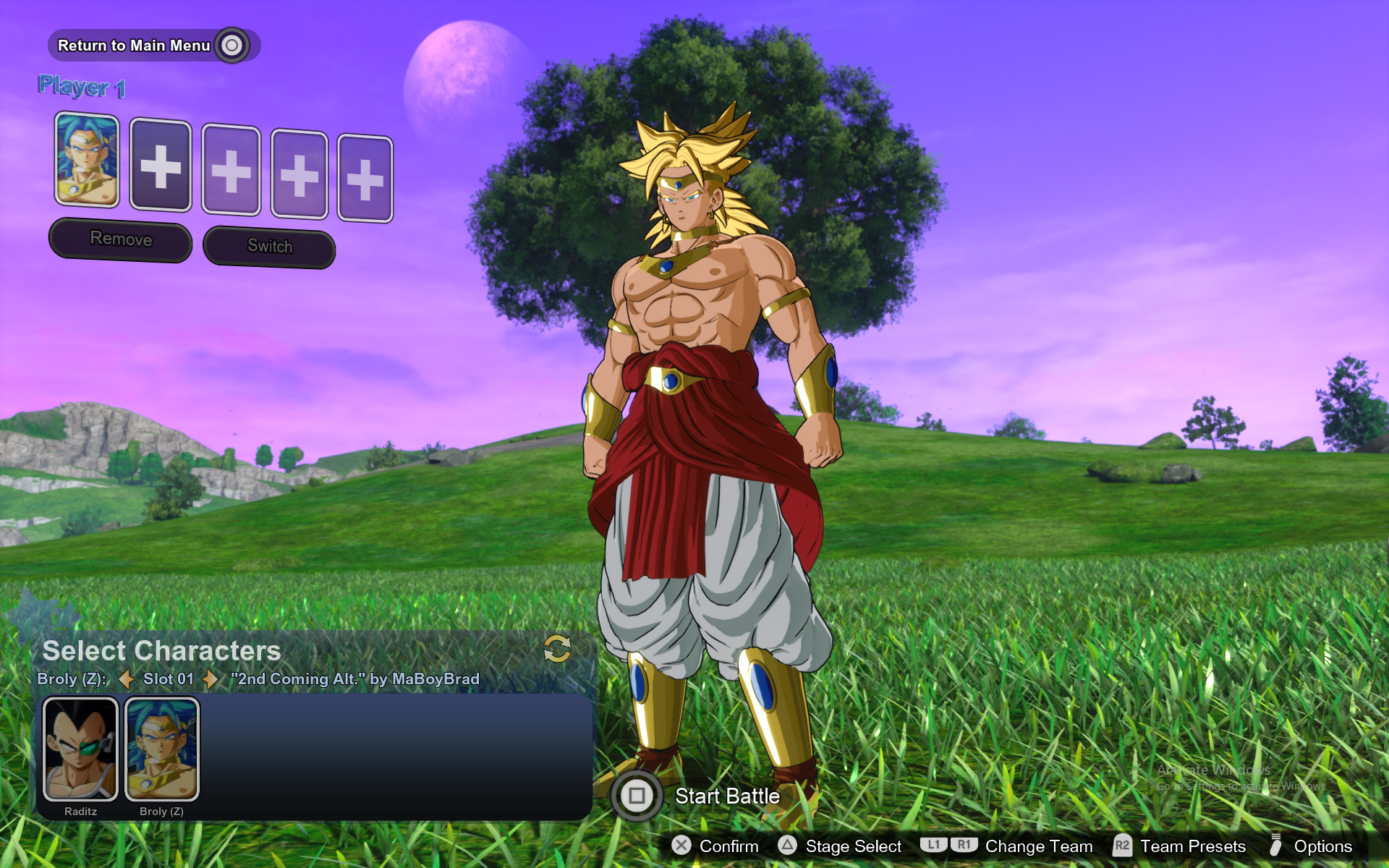Toggle selection of the Raditz character thumbnail
Screen dimensions: 1389x868
(82, 749)
